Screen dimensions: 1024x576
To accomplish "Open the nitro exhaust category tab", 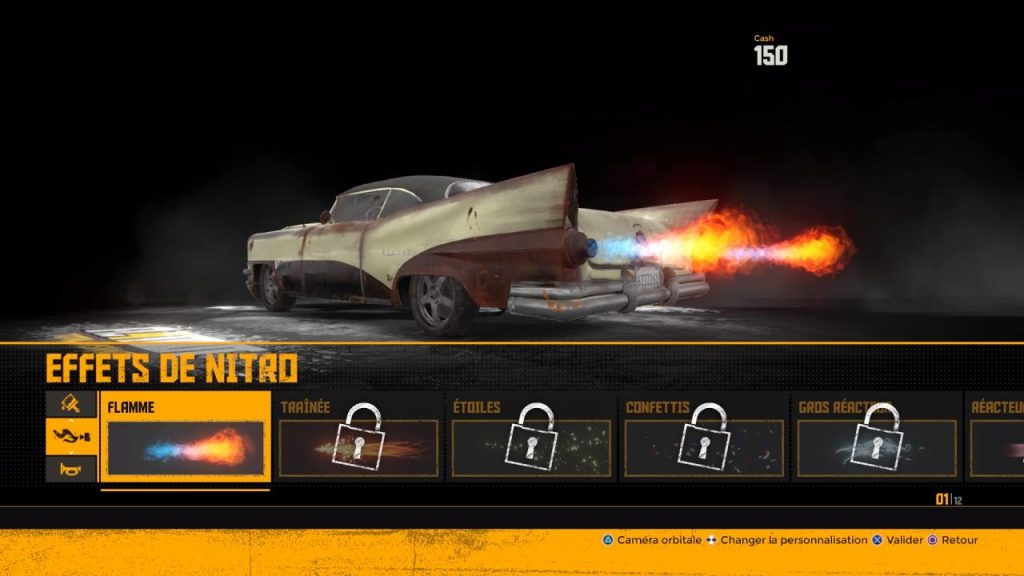I will (71, 436).
